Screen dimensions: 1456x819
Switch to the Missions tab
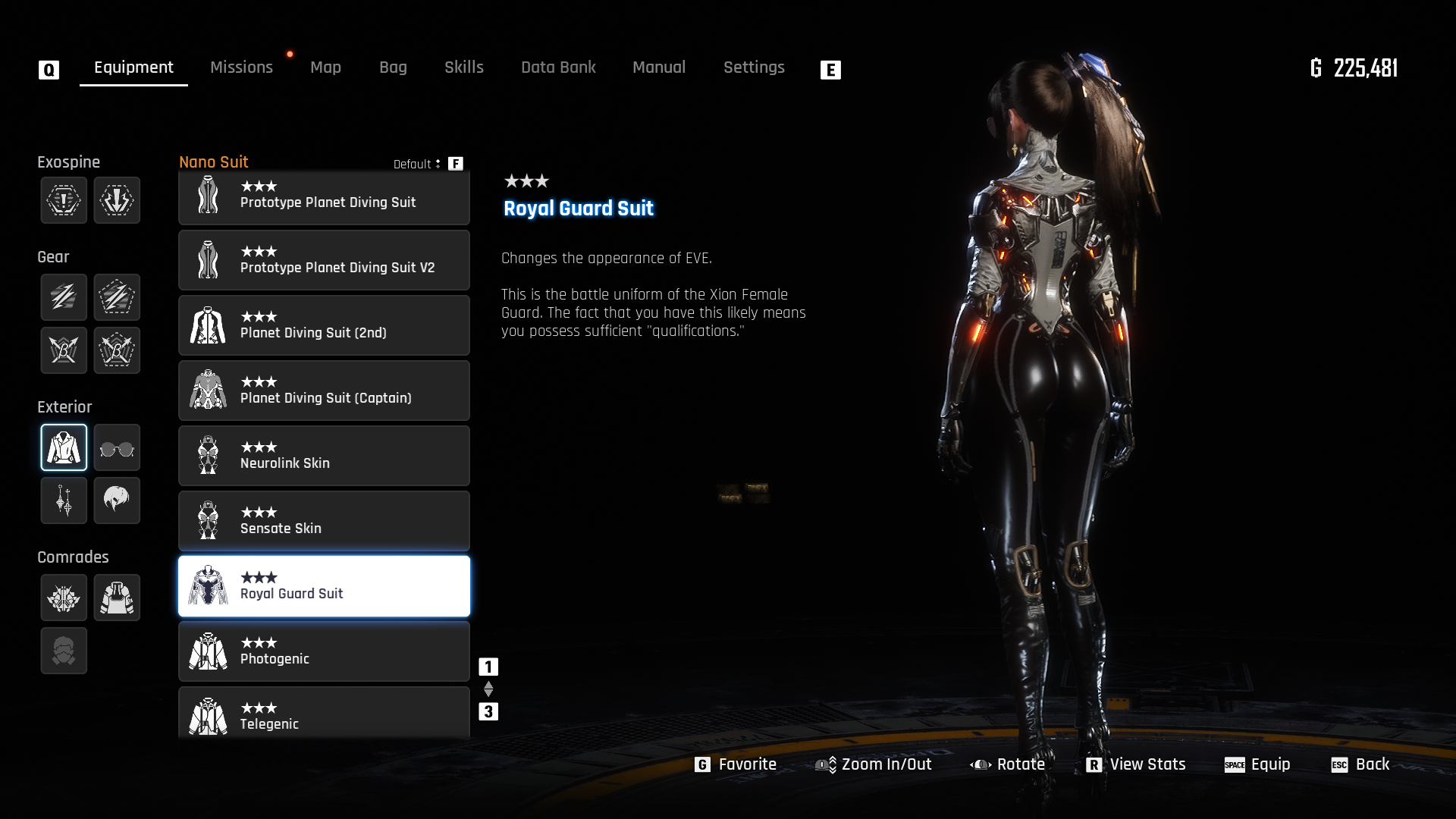tap(241, 67)
